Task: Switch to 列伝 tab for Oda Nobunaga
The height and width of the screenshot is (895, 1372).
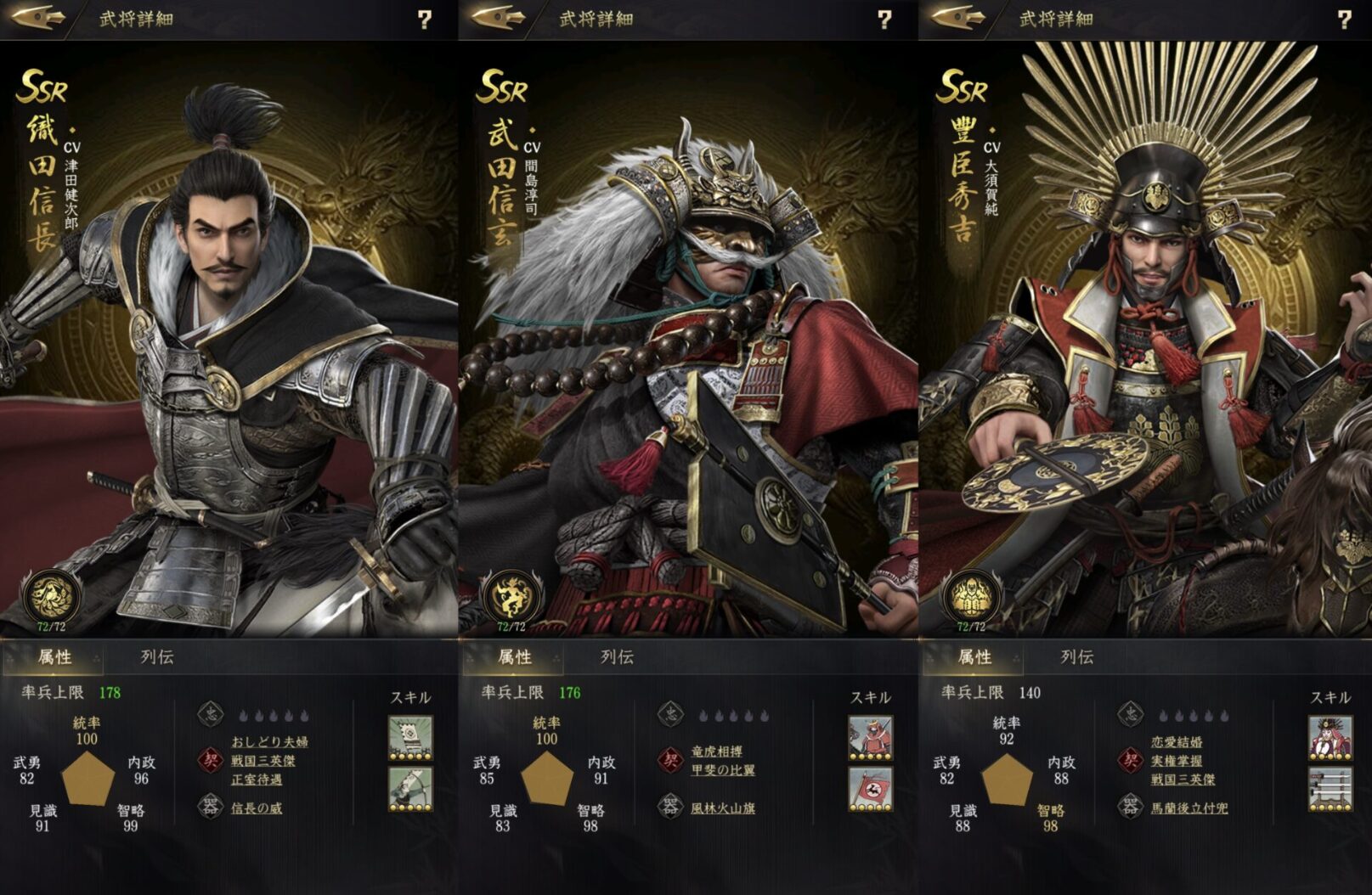Action: [x=157, y=656]
